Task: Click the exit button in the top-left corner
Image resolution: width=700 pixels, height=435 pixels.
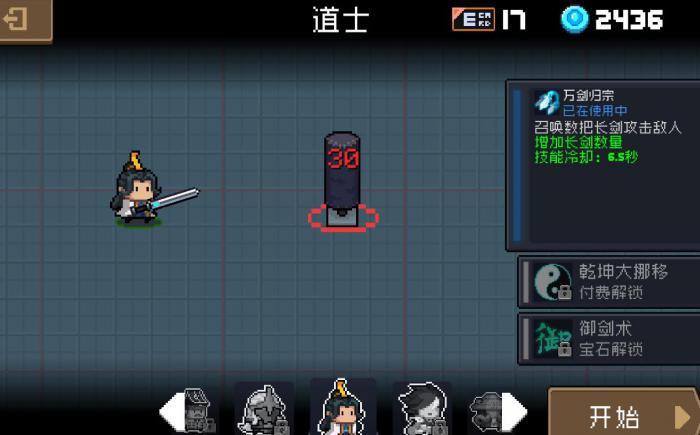Action: click(x=22, y=19)
